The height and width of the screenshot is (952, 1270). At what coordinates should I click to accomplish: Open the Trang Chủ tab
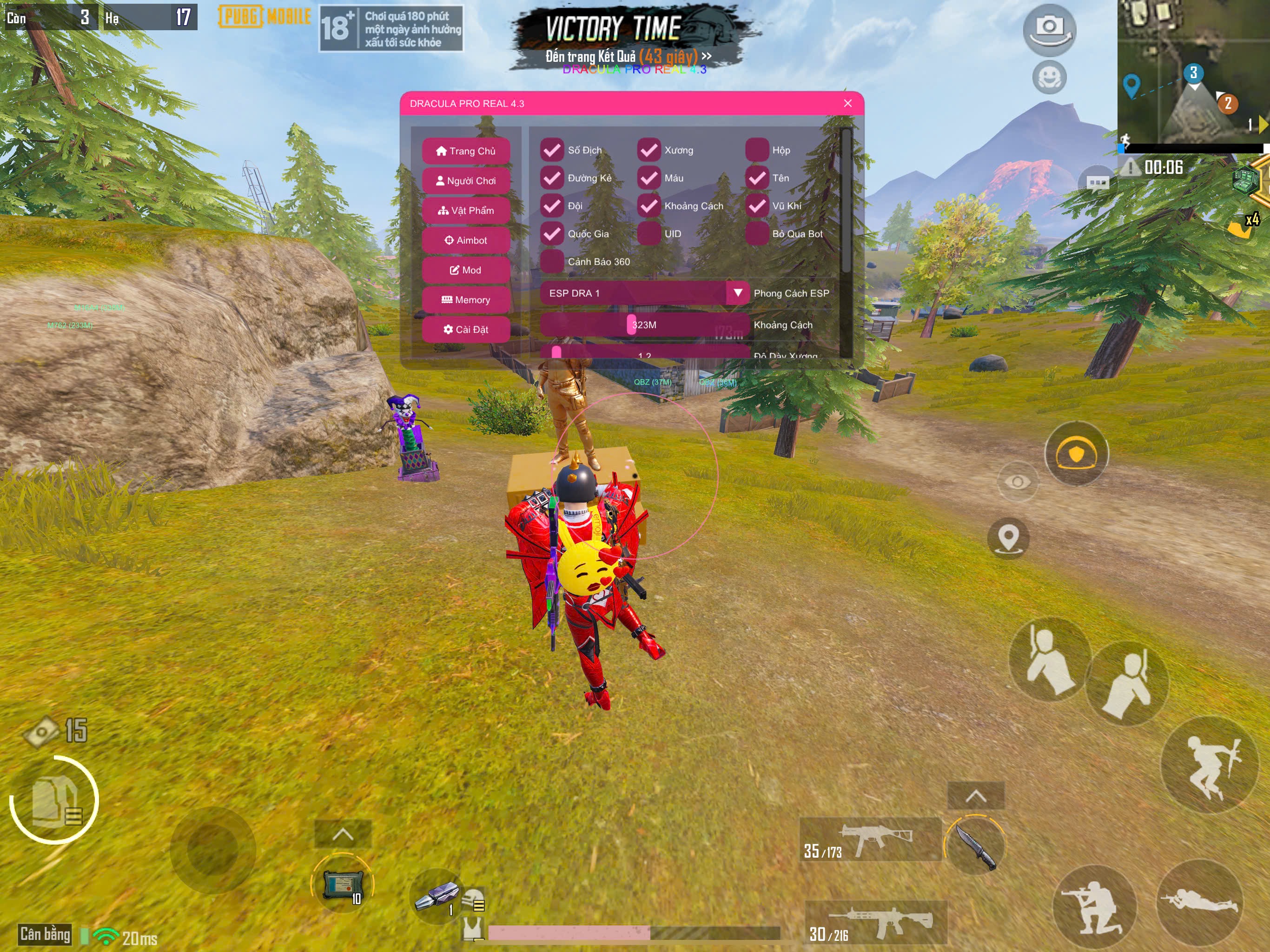coord(466,151)
